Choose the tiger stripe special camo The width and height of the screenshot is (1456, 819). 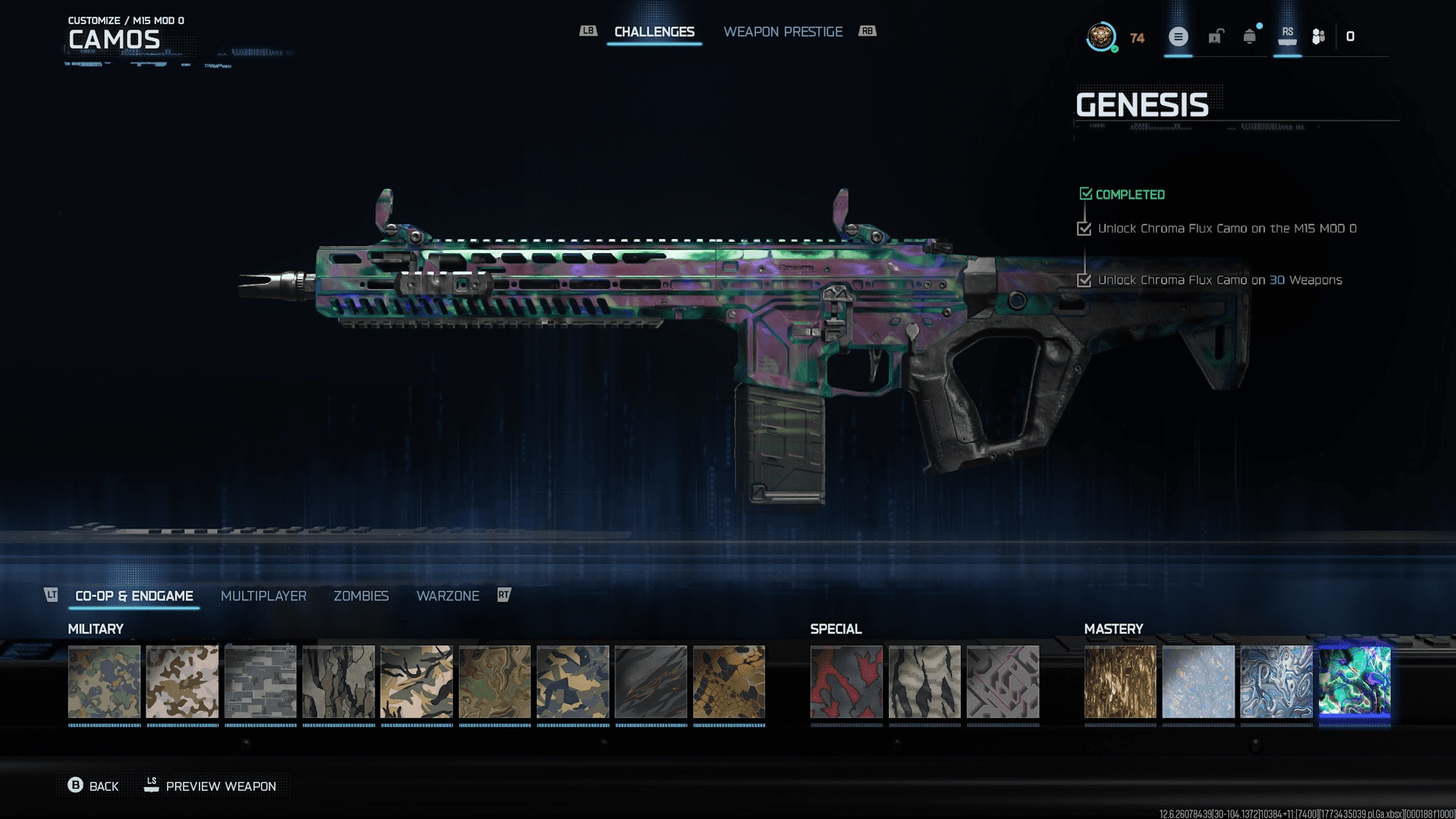coord(924,682)
